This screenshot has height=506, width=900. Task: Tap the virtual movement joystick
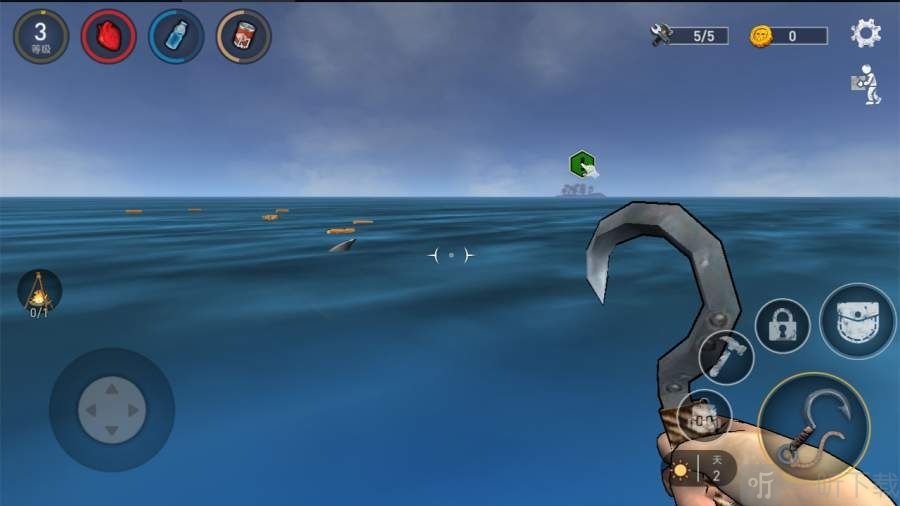(x=112, y=409)
